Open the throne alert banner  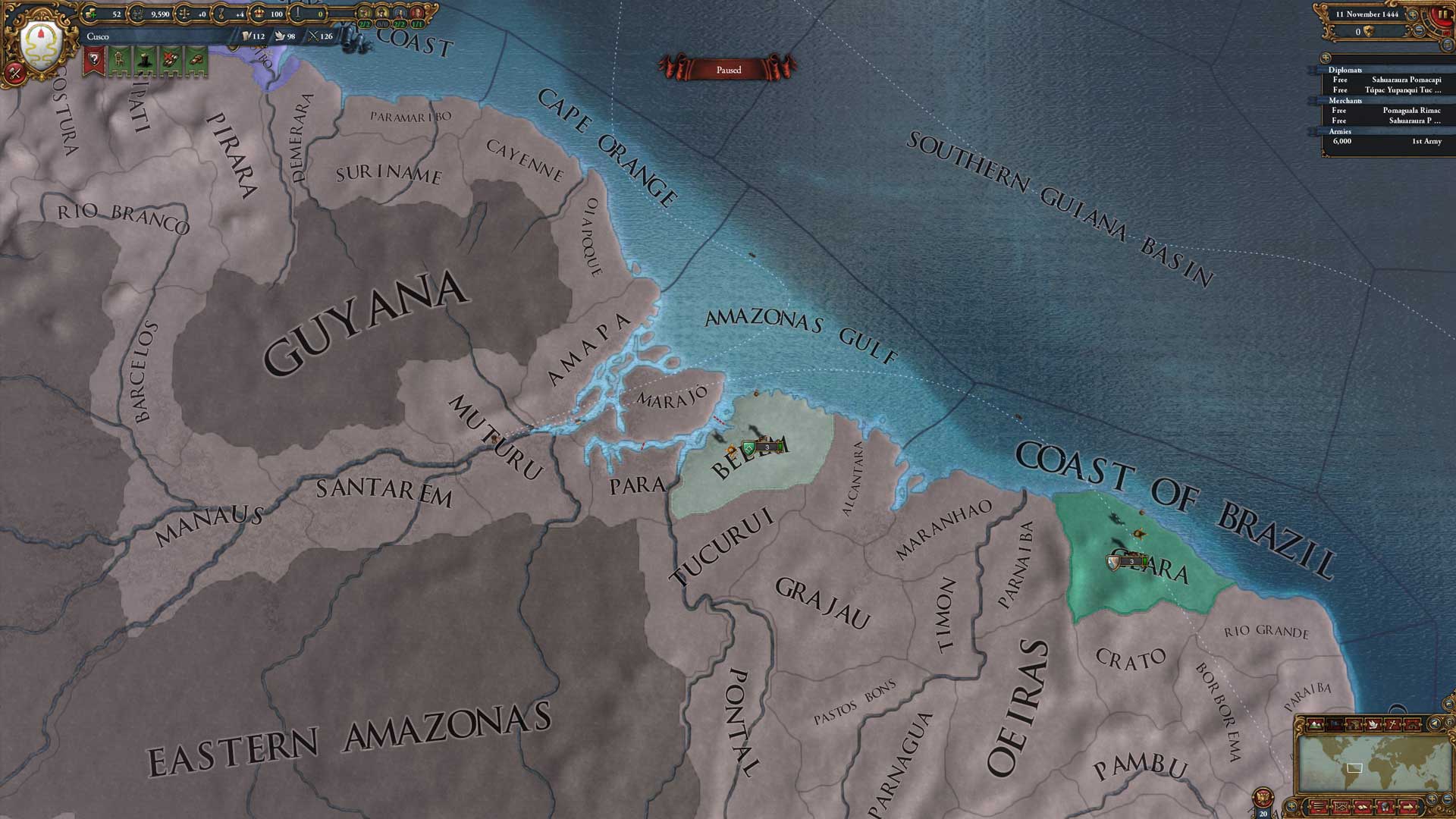point(119,60)
